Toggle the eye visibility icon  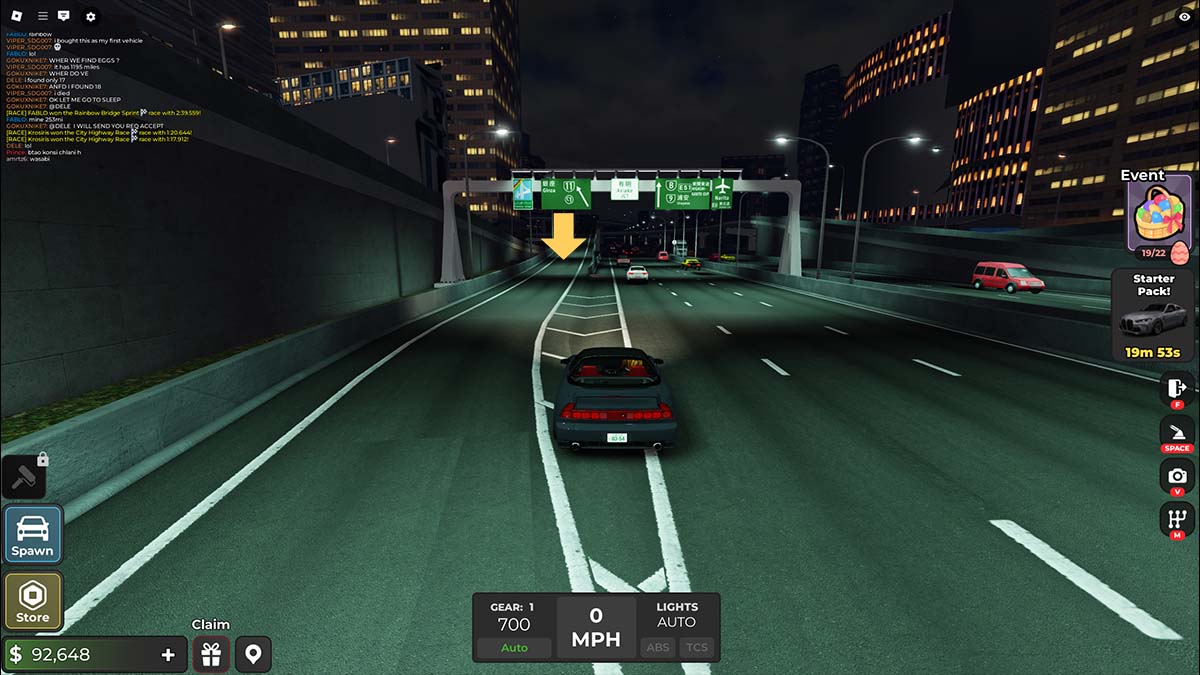click(x=1185, y=16)
